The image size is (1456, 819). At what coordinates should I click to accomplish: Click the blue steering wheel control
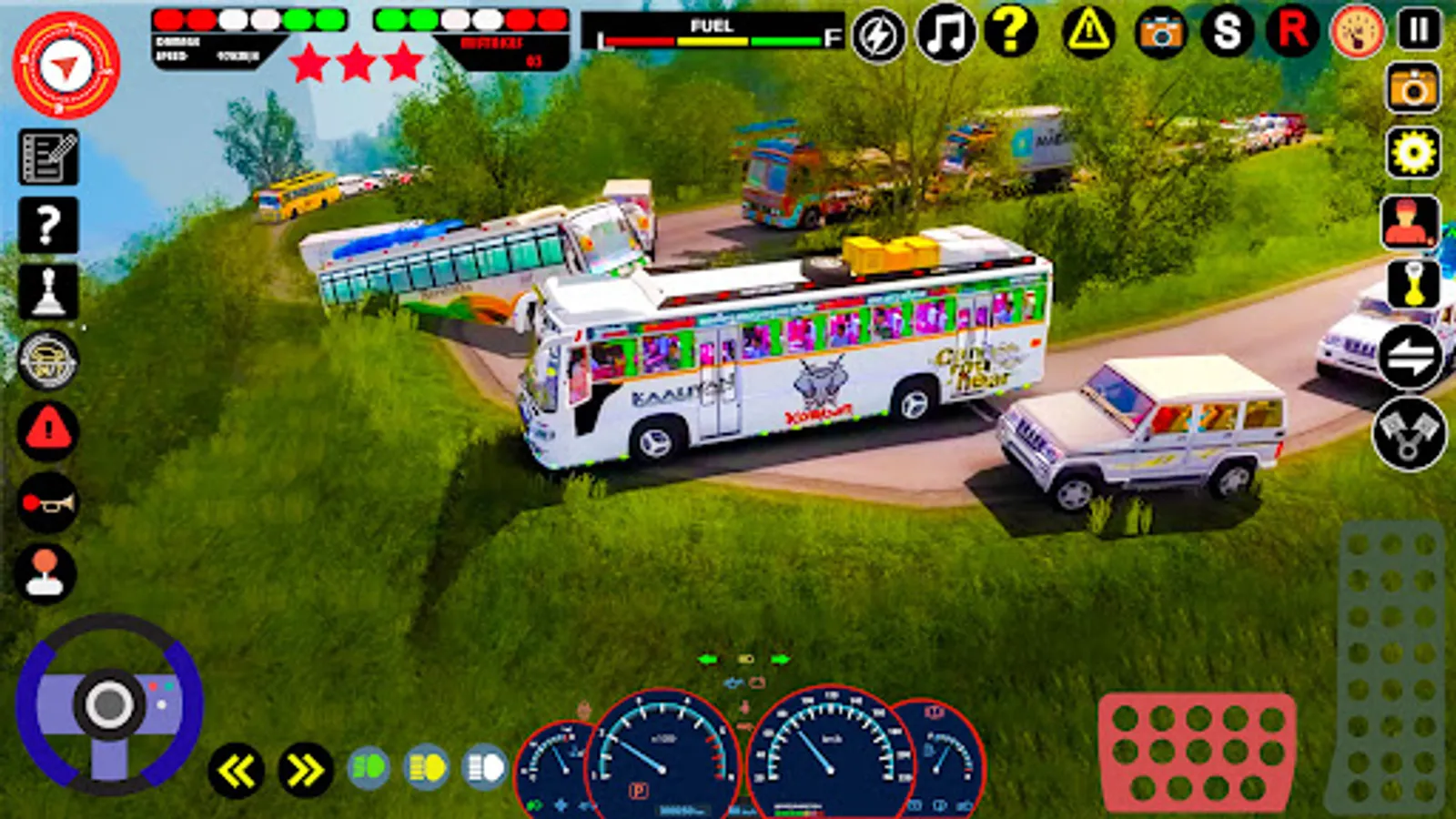109,703
